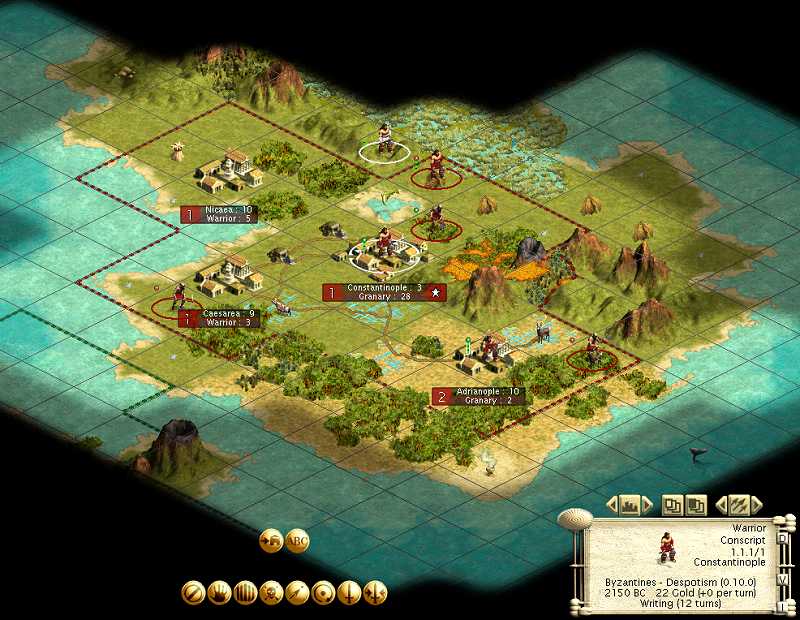Screen dimensions: 800x620
Task: Disband unit with the crossed-circle button
Action: 193,593
